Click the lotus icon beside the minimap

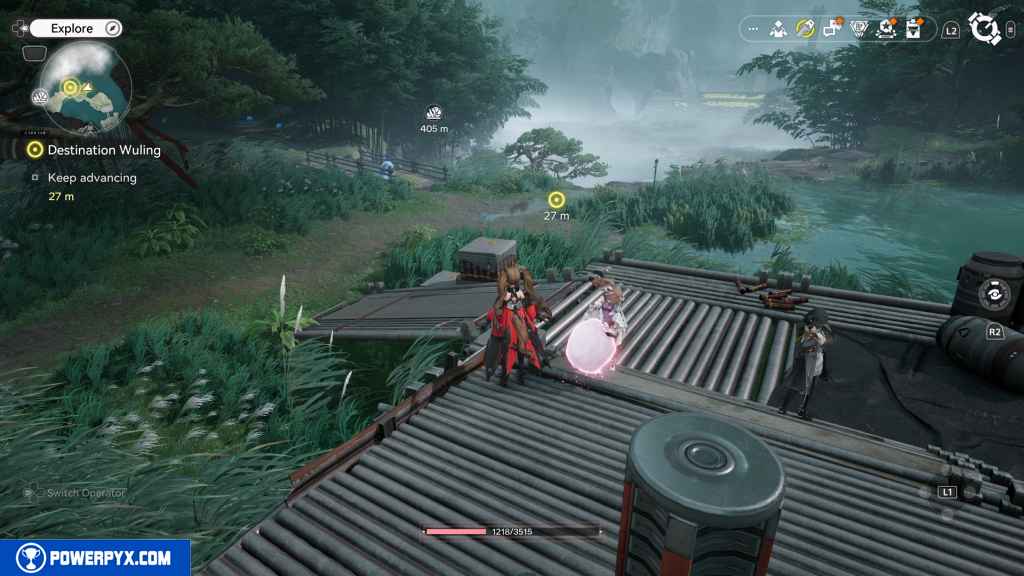[41, 96]
